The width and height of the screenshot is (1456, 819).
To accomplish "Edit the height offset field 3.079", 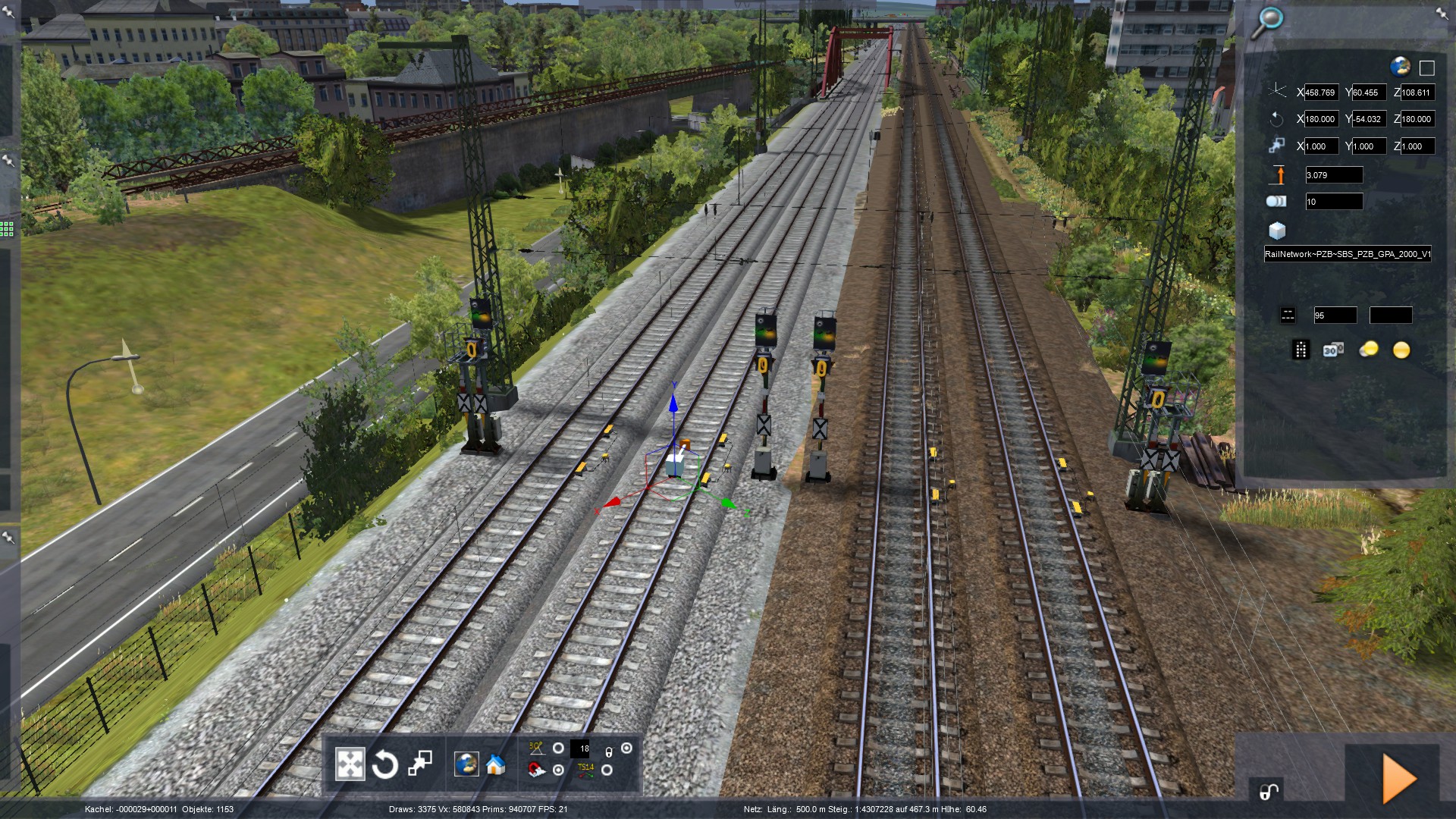I will click(1333, 175).
